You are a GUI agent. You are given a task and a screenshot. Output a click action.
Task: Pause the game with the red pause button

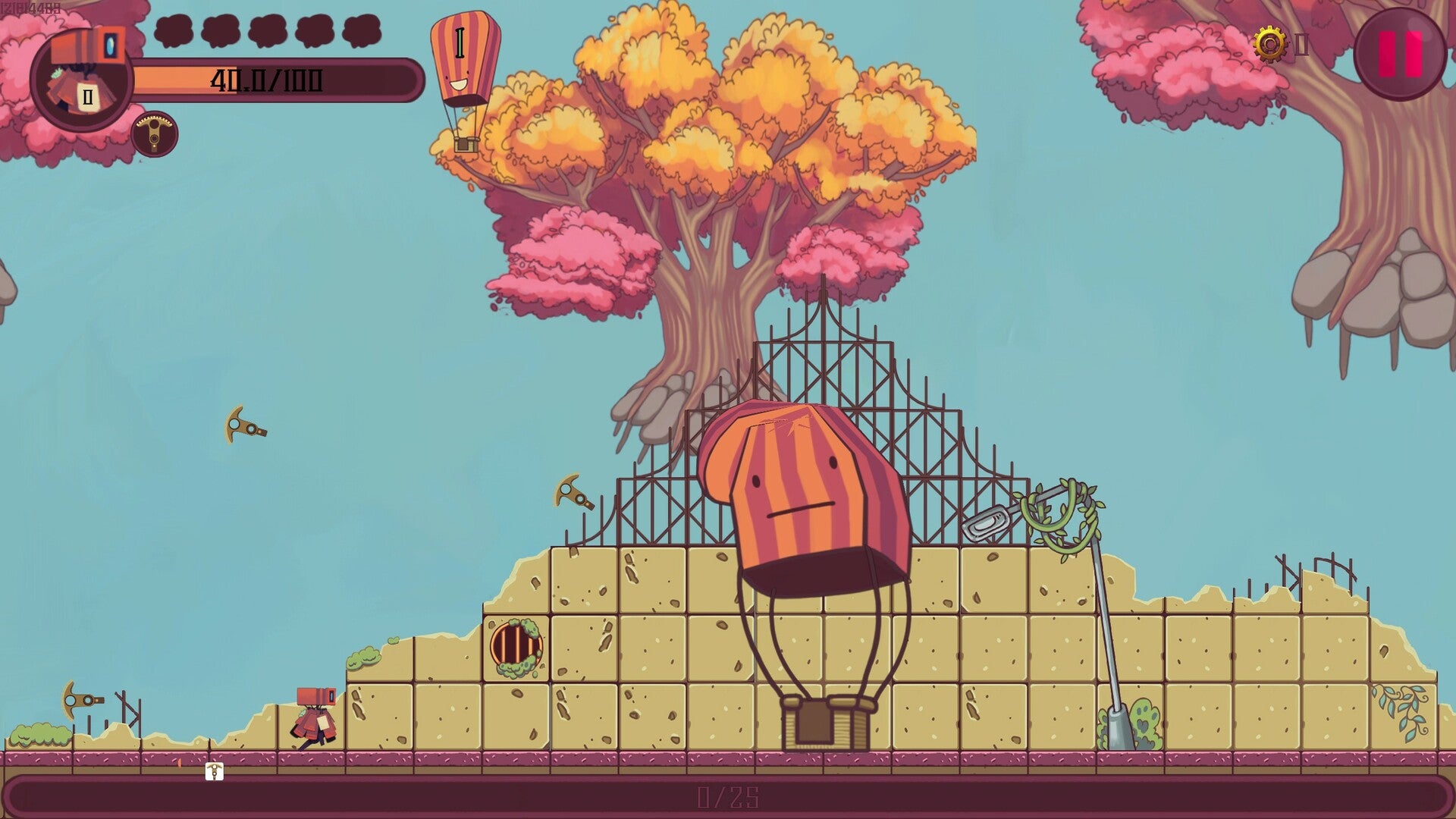tap(1399, 54)
